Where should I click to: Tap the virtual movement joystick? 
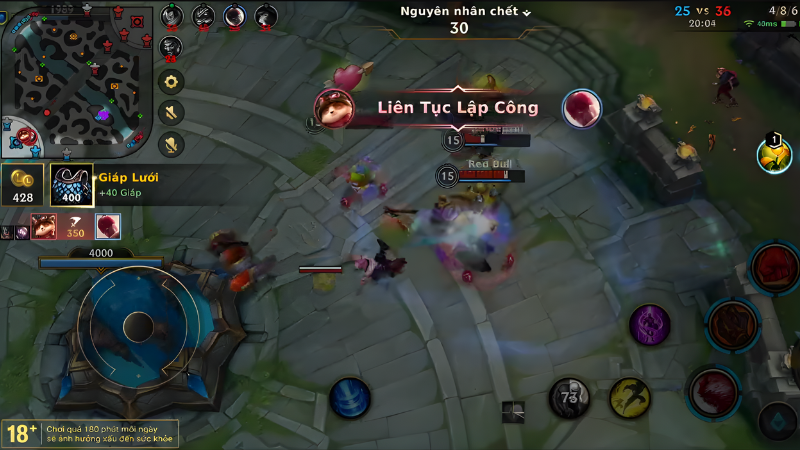coord(138,326)
